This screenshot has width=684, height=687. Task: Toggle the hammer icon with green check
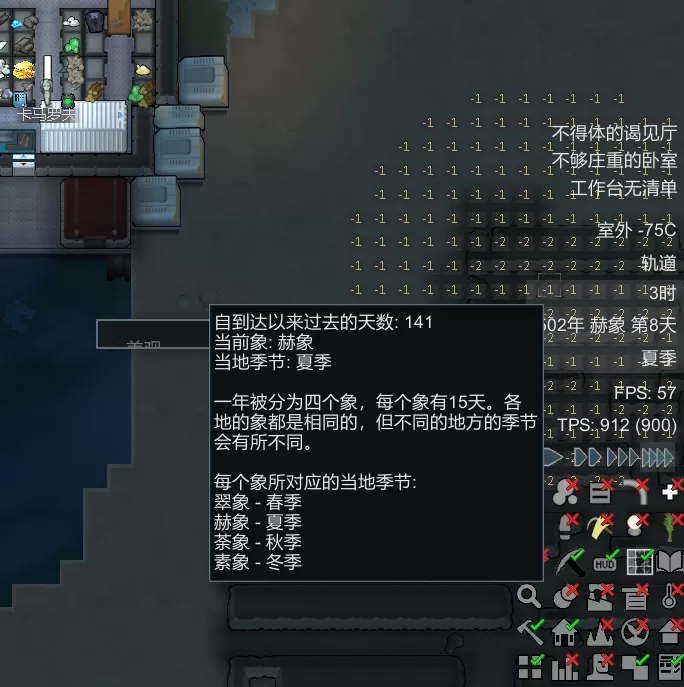click(529, 632)
